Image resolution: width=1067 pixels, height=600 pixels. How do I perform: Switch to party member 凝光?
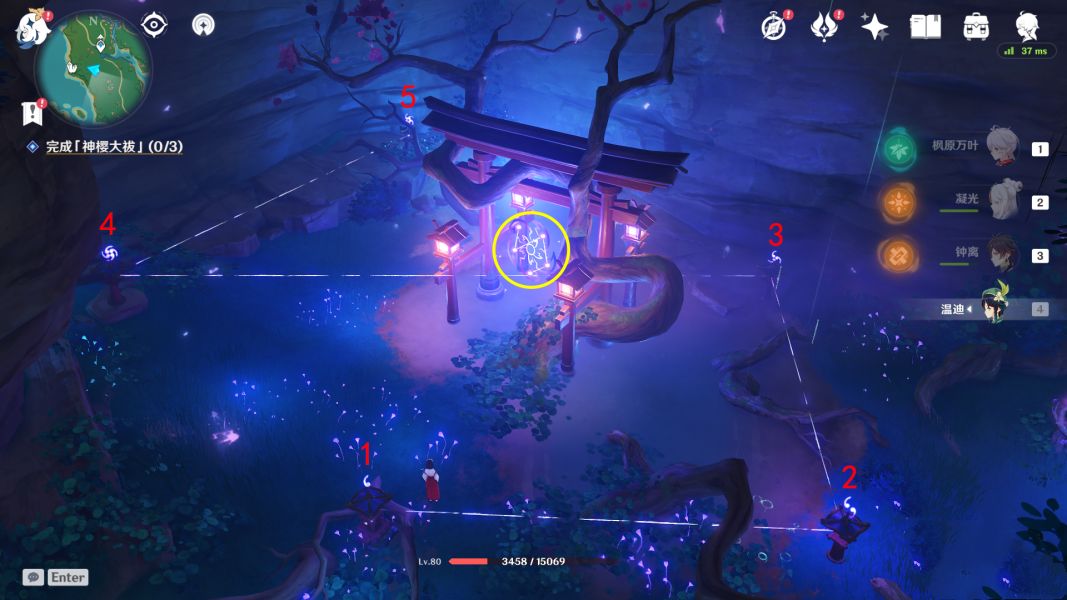click(1004, 202)
